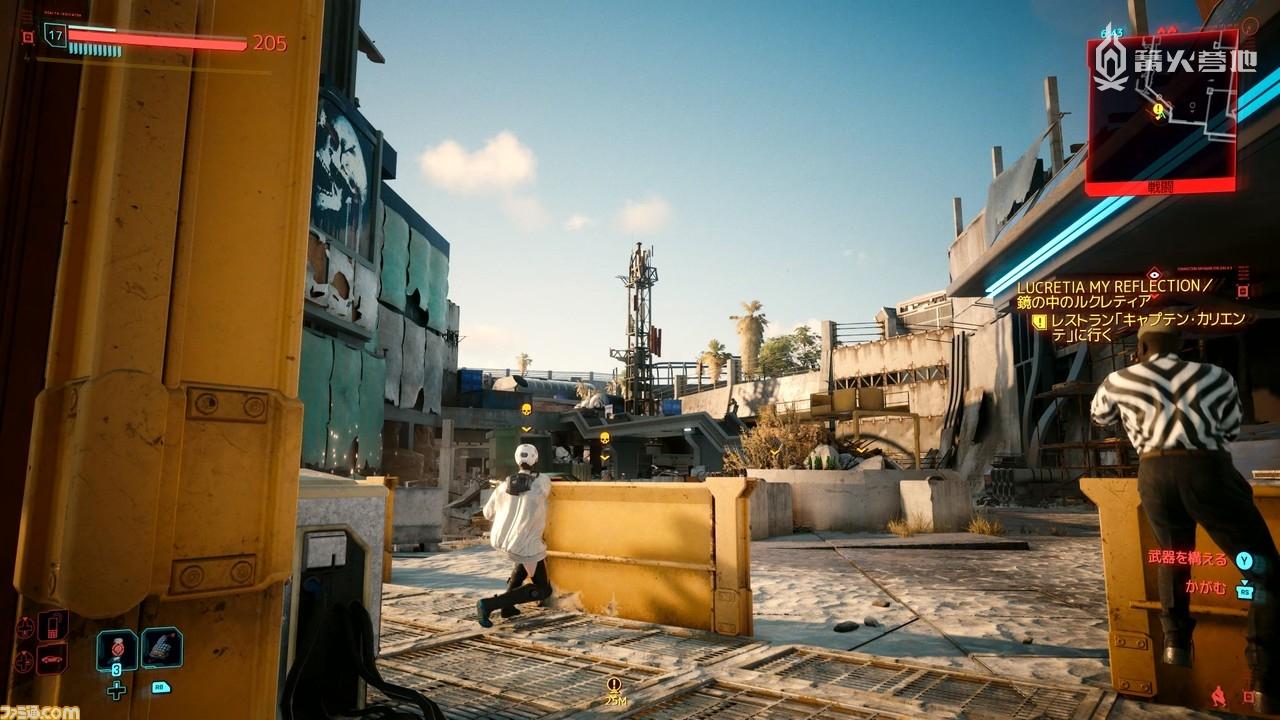1280x720 pixels.
Task: Click the red vehicle summon car icon
Action: click(51, 659)
